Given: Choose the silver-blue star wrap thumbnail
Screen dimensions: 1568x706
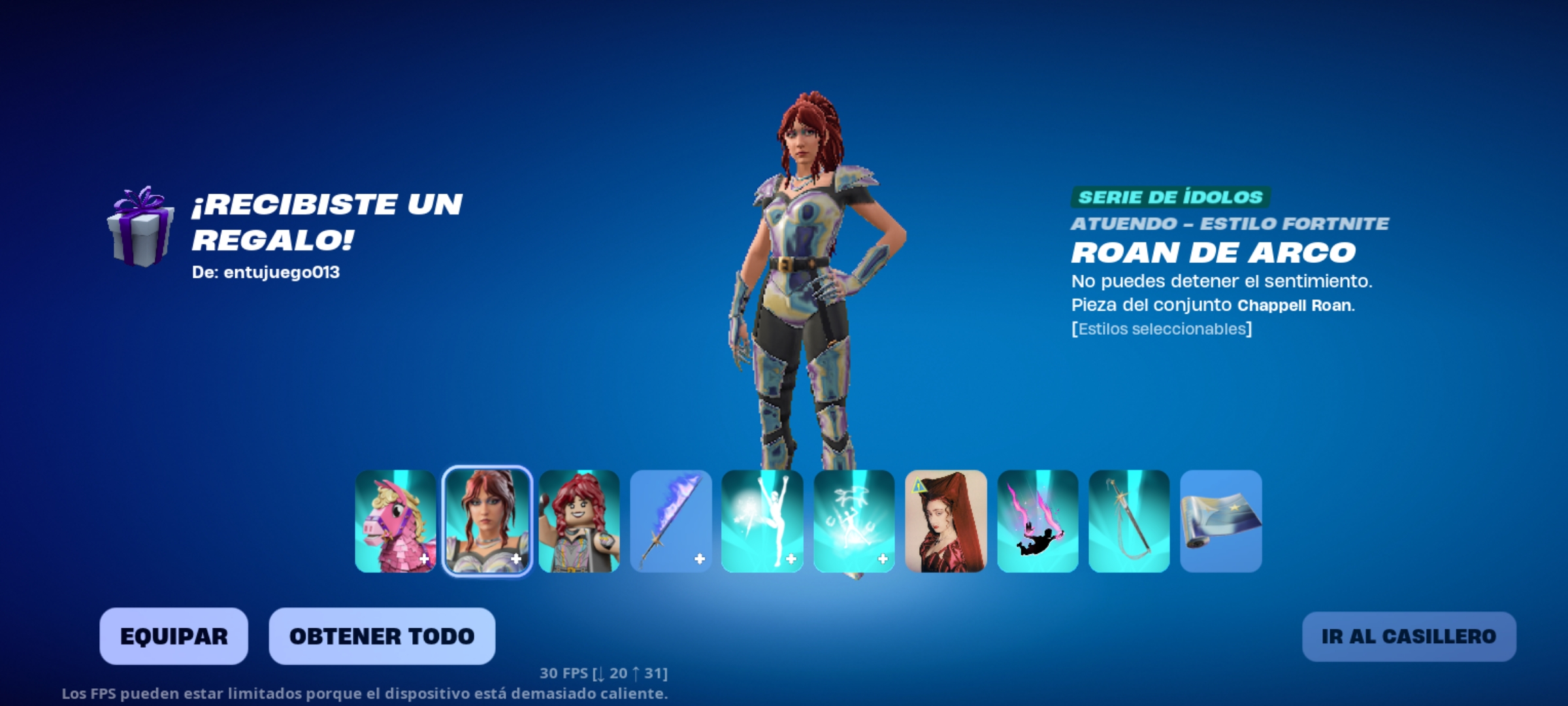Looking at the screenshot, I should point(1221,521).
